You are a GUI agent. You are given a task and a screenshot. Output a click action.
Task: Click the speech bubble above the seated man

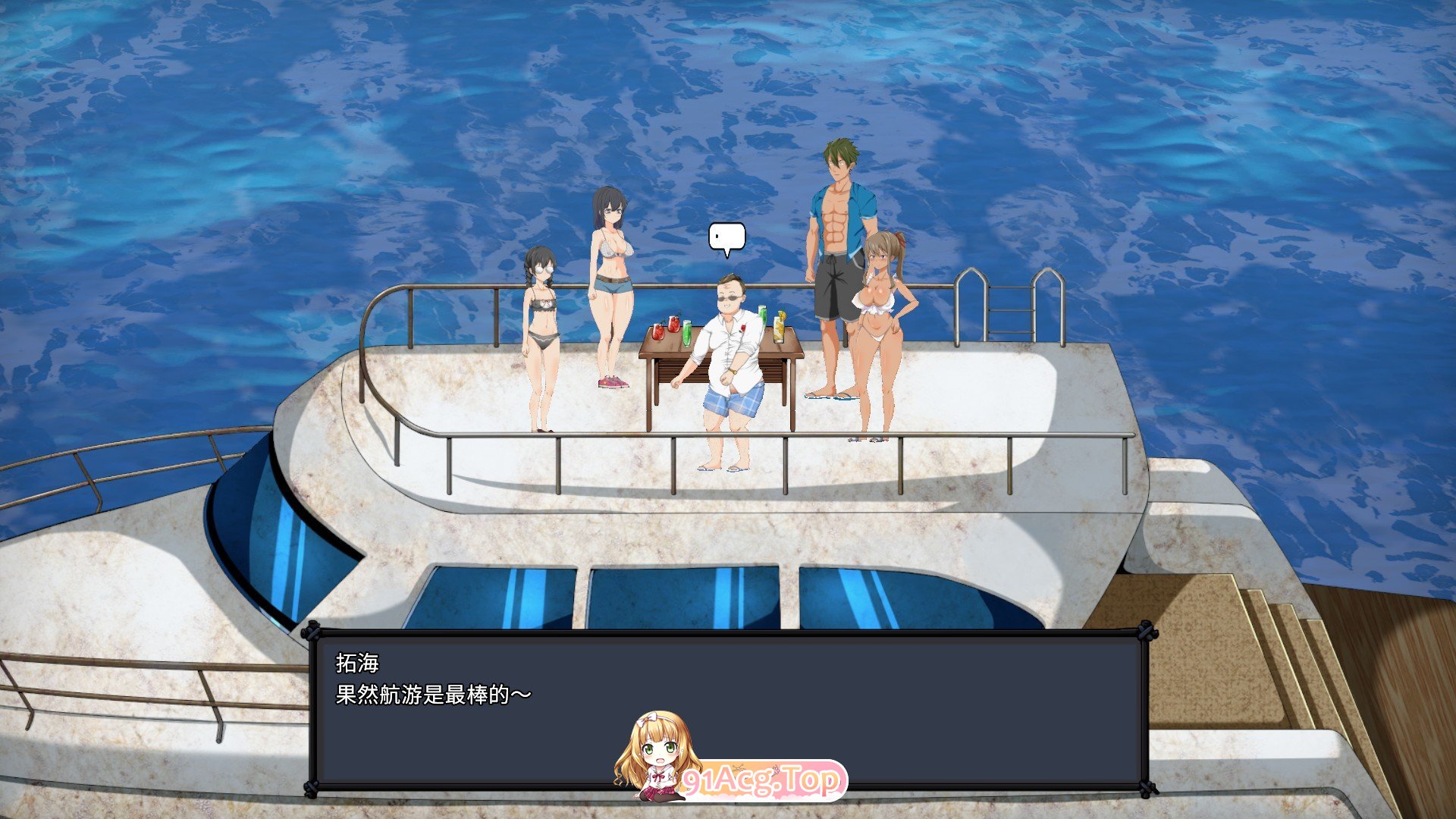coord(726,237)
